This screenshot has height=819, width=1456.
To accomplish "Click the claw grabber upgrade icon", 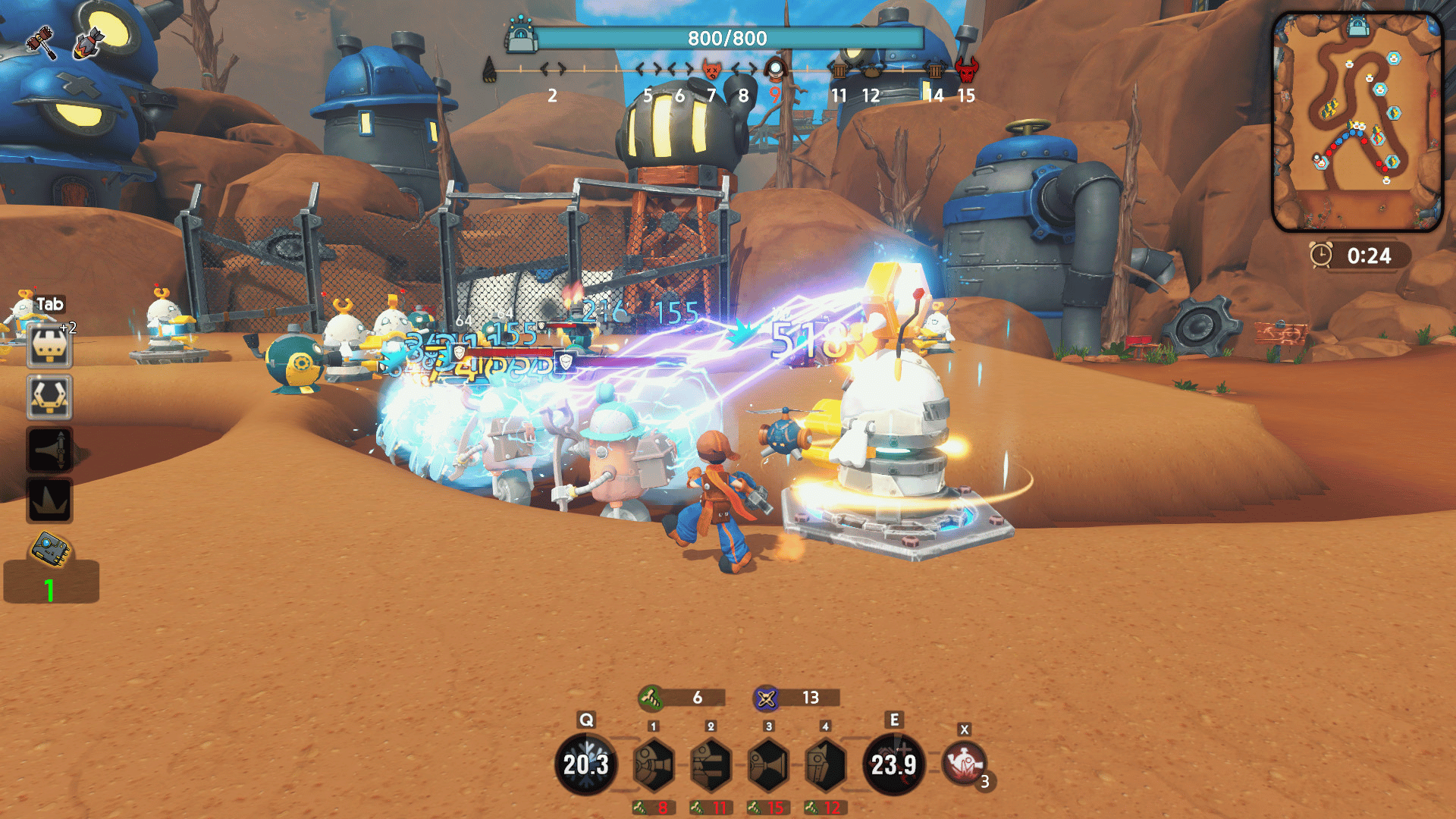I will tap(49, 397).
